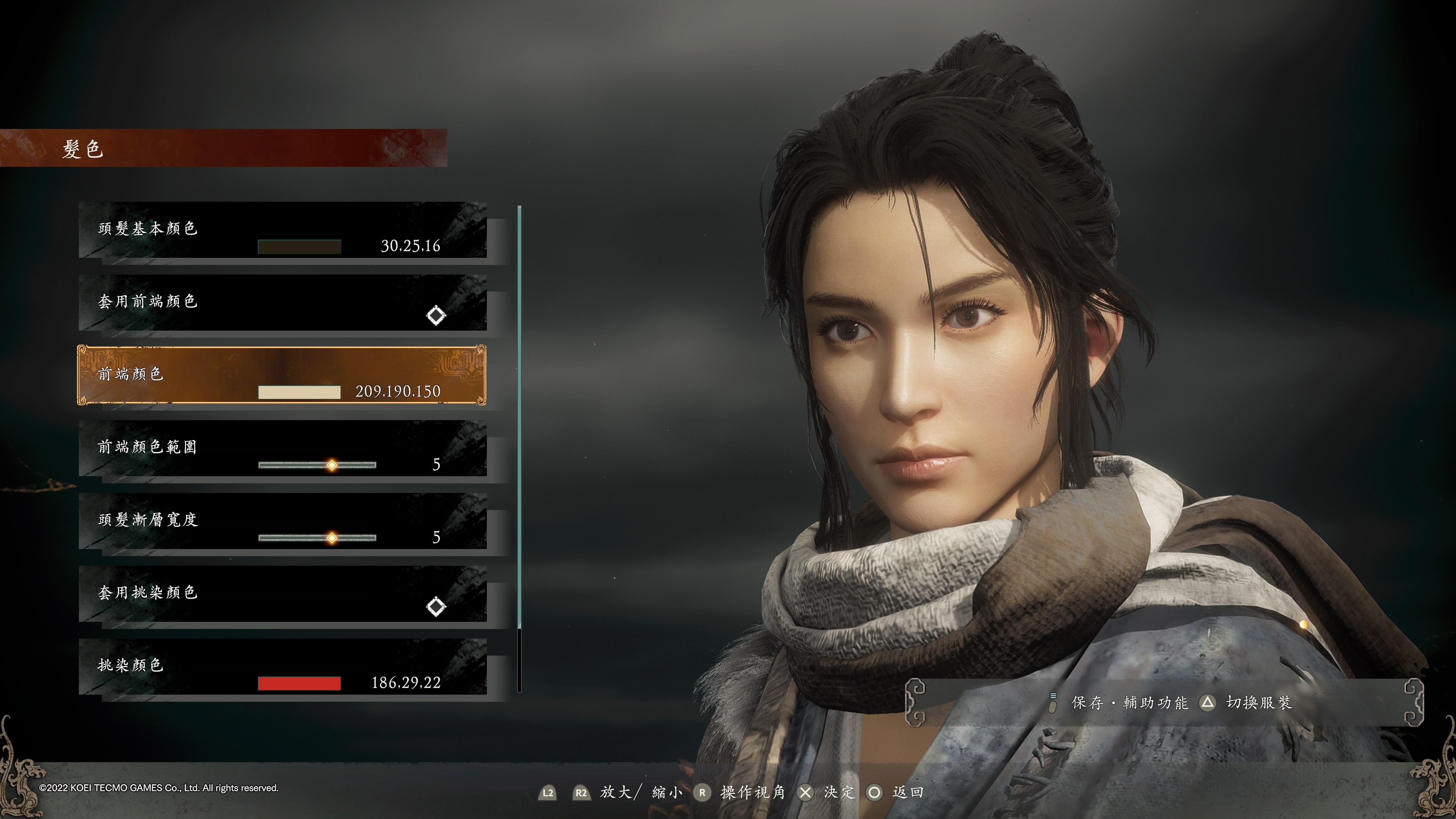Adjust the 頭髮漸層寬度 slider
This screenshot has height=819, width=1456.
coord(331,538)
